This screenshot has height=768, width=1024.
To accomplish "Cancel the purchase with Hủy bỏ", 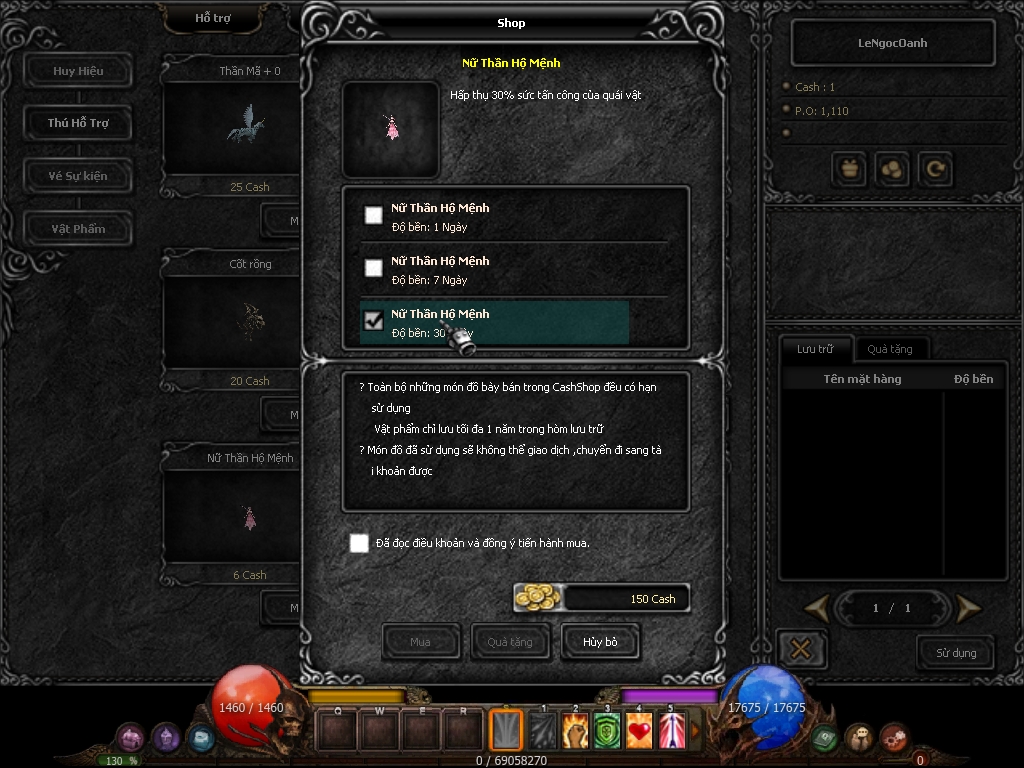I will [x=600, y=642].
